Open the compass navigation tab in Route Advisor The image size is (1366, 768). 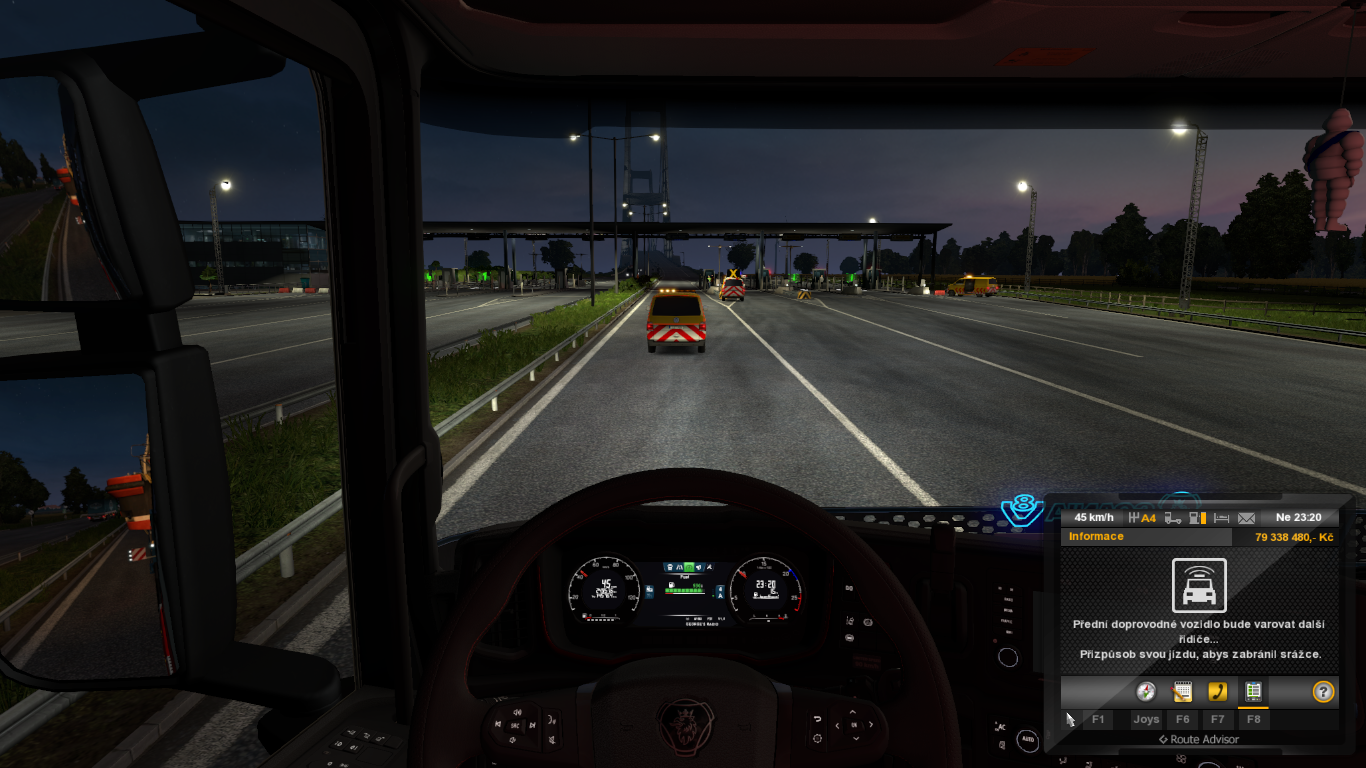(1146, 691)
